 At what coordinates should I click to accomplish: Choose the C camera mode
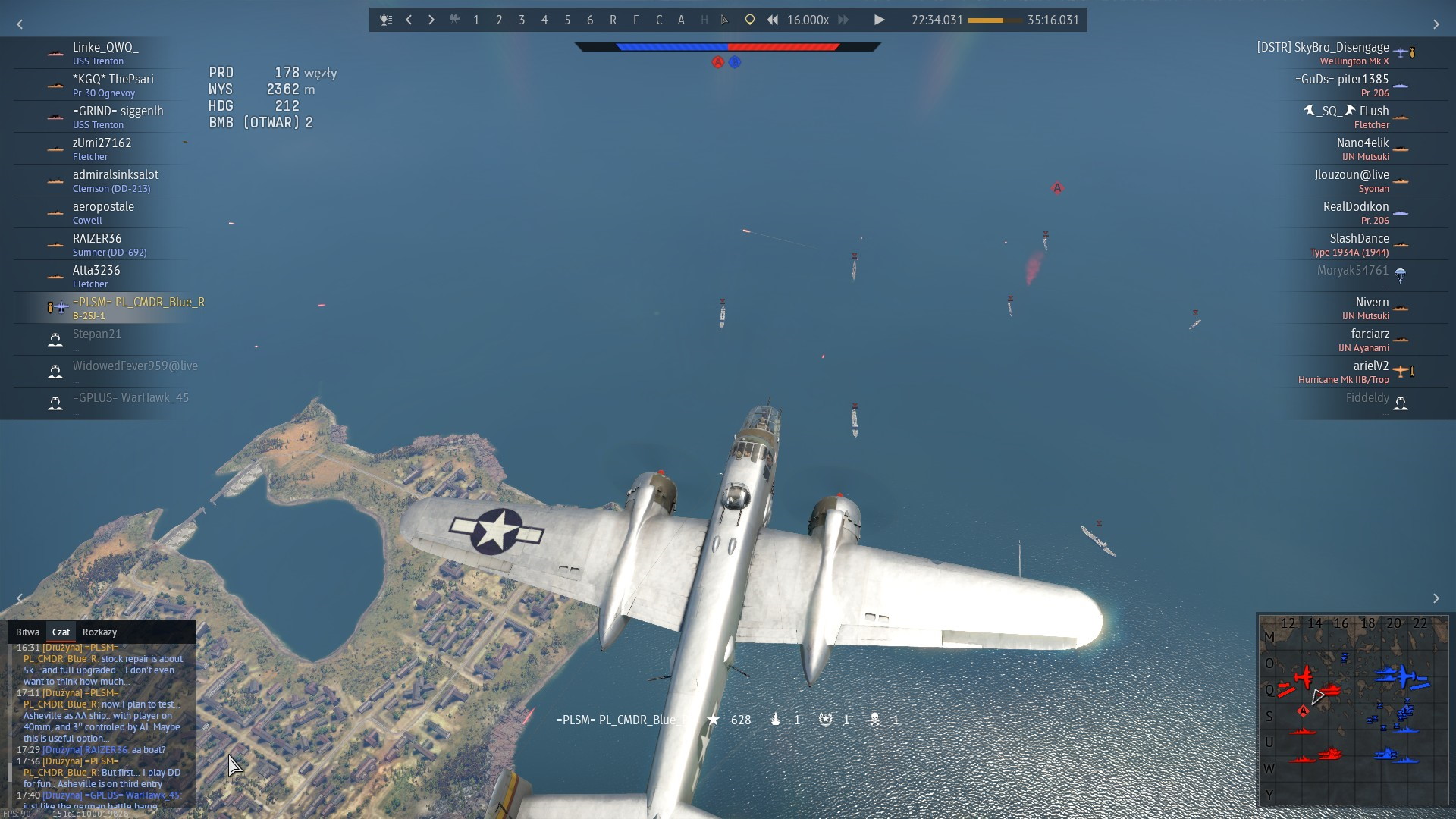point(658,20)
